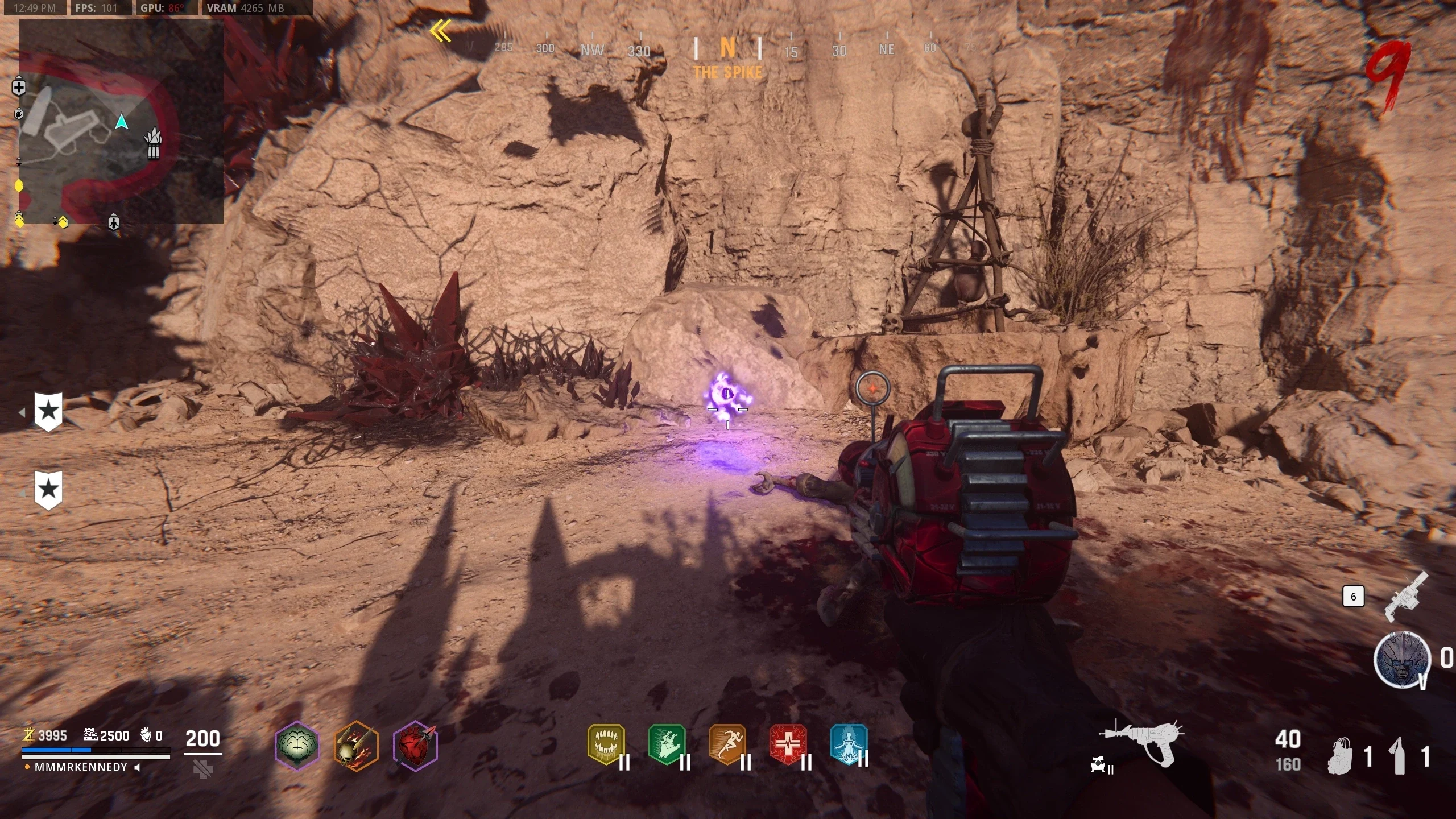Open the minimap in the corner
The image size is (1456, 819).
tap(121, 122)
